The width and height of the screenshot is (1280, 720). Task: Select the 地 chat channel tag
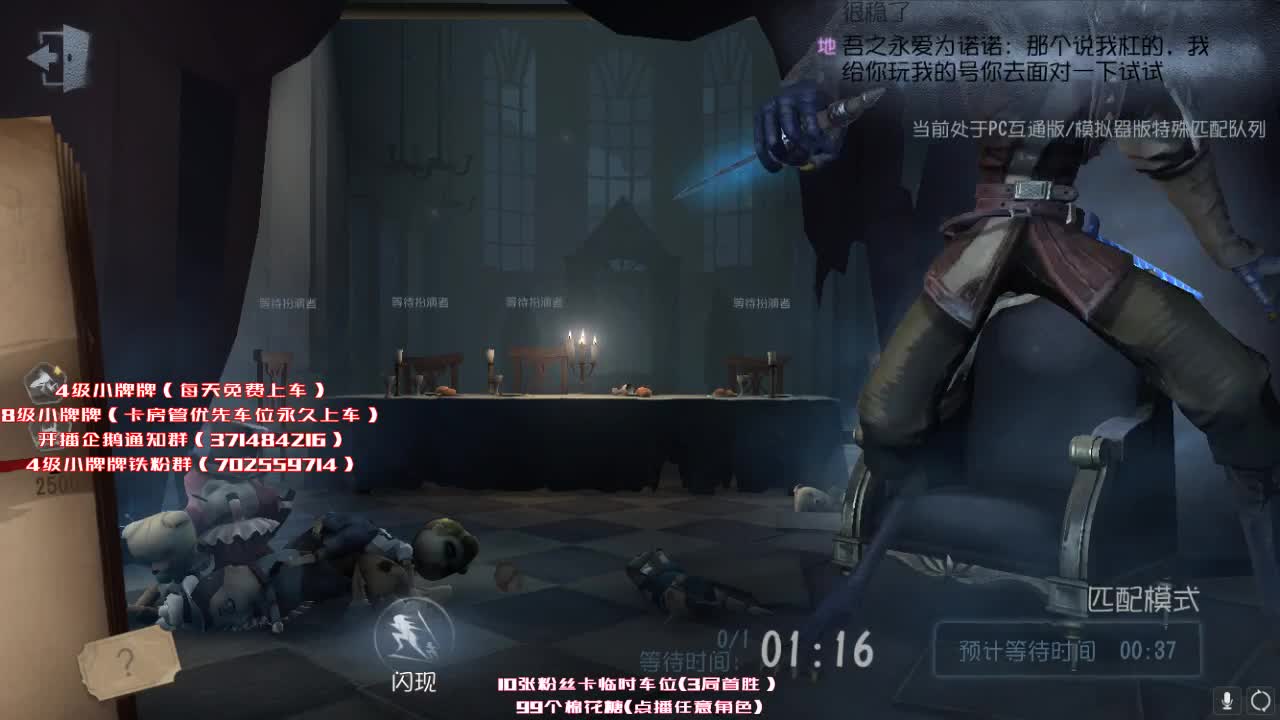(826, 45)
